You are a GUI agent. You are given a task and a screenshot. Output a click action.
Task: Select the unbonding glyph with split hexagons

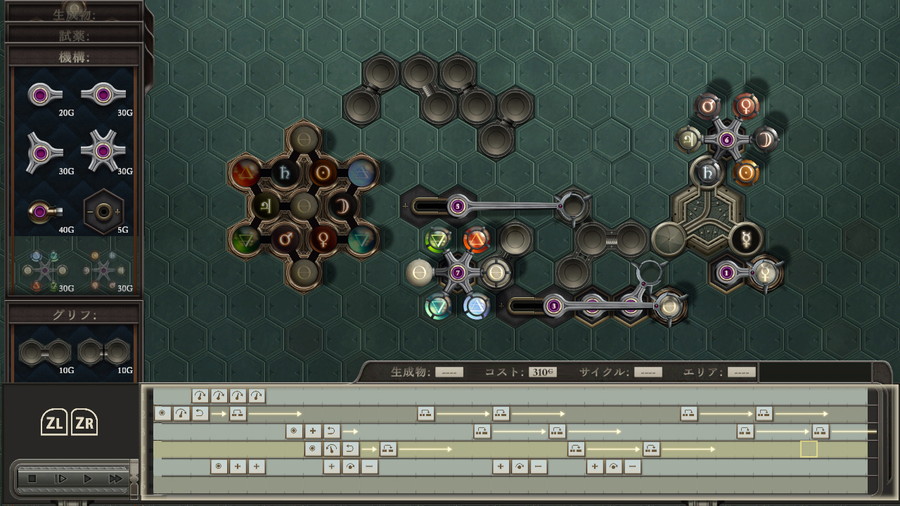tap(102, 352)
